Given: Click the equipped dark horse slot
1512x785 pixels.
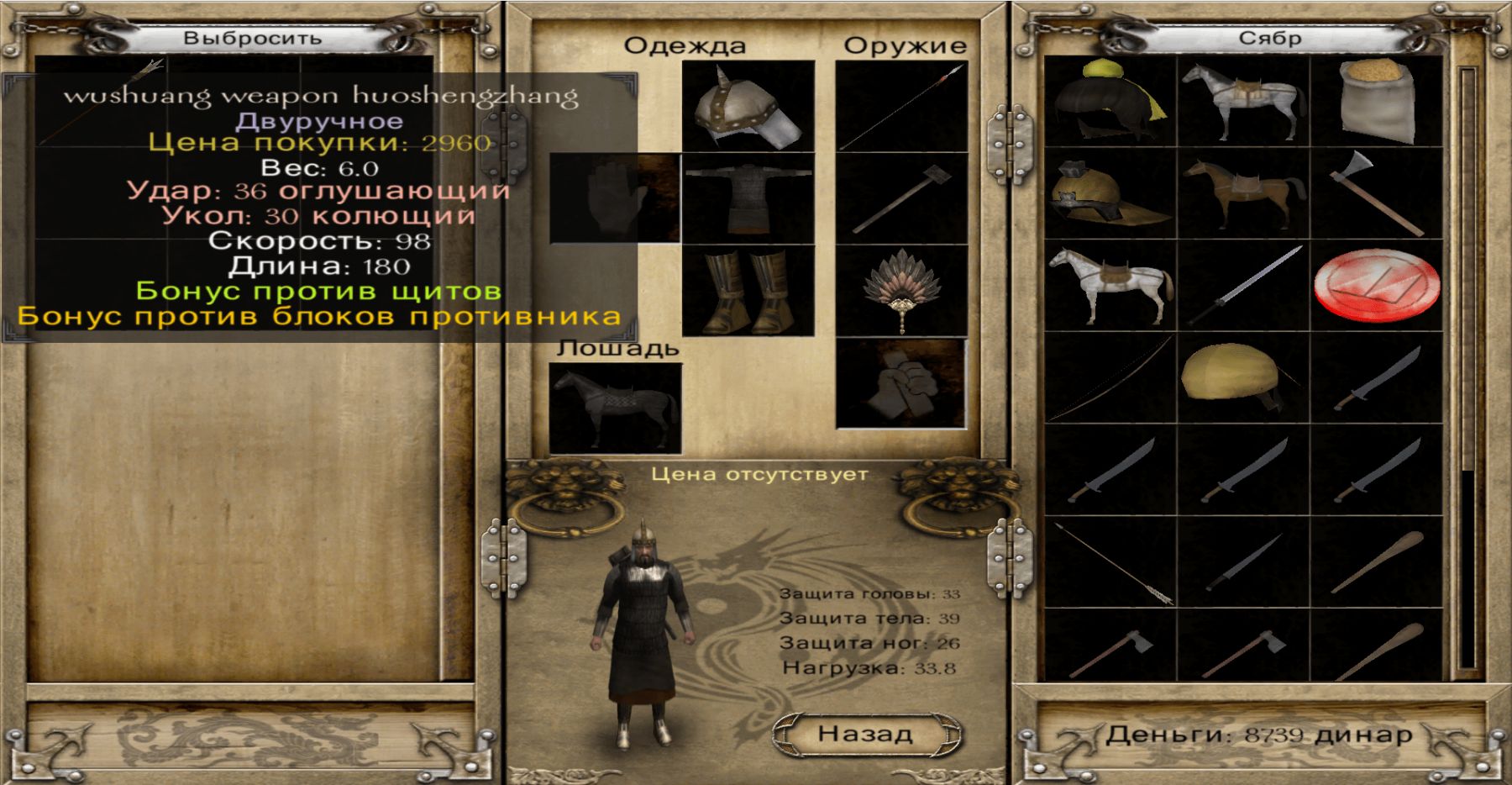Looking at the screenshot, I should [615, 408].
